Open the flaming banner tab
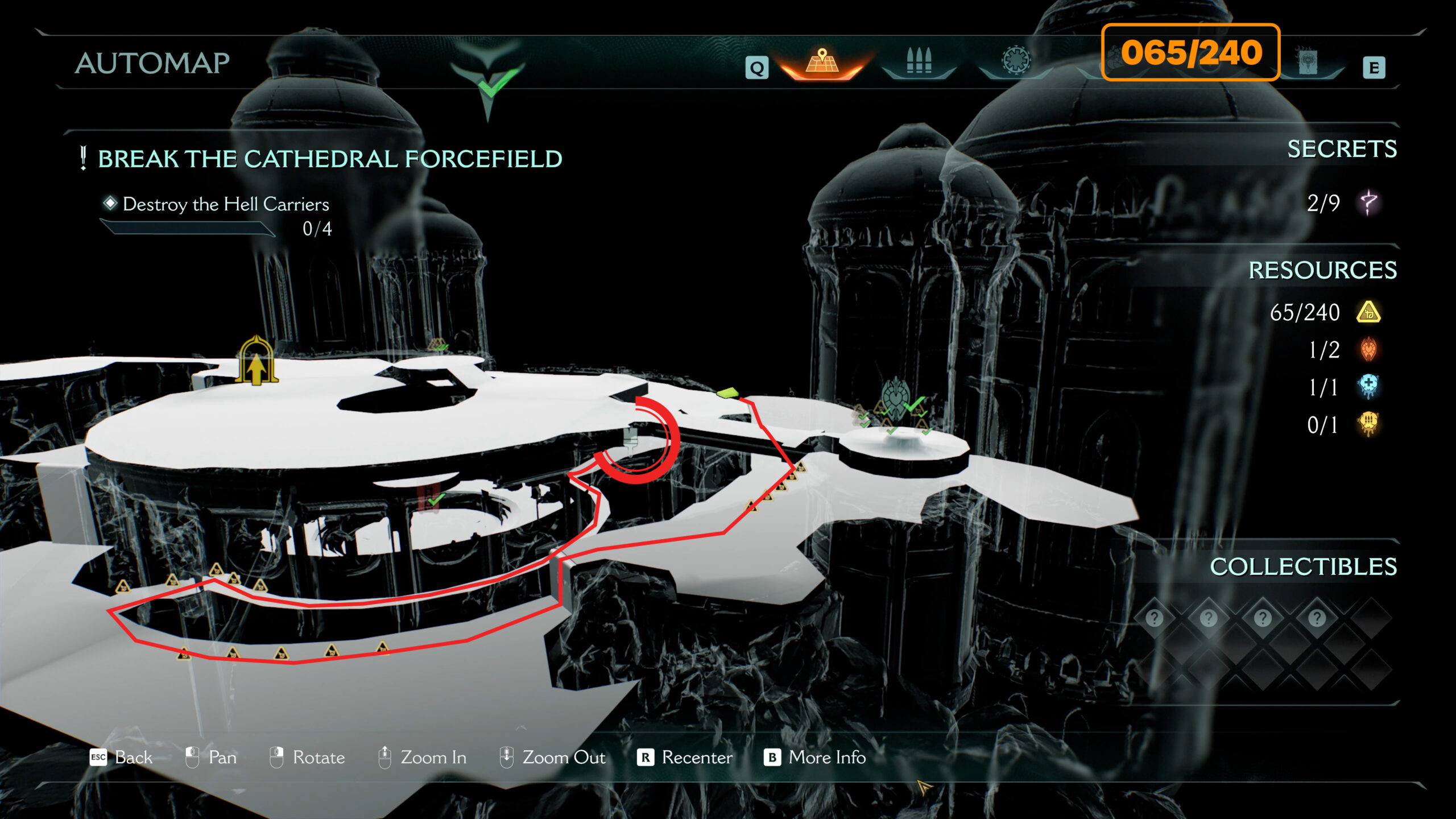 pyautogui.click(x=1308, y=61)
